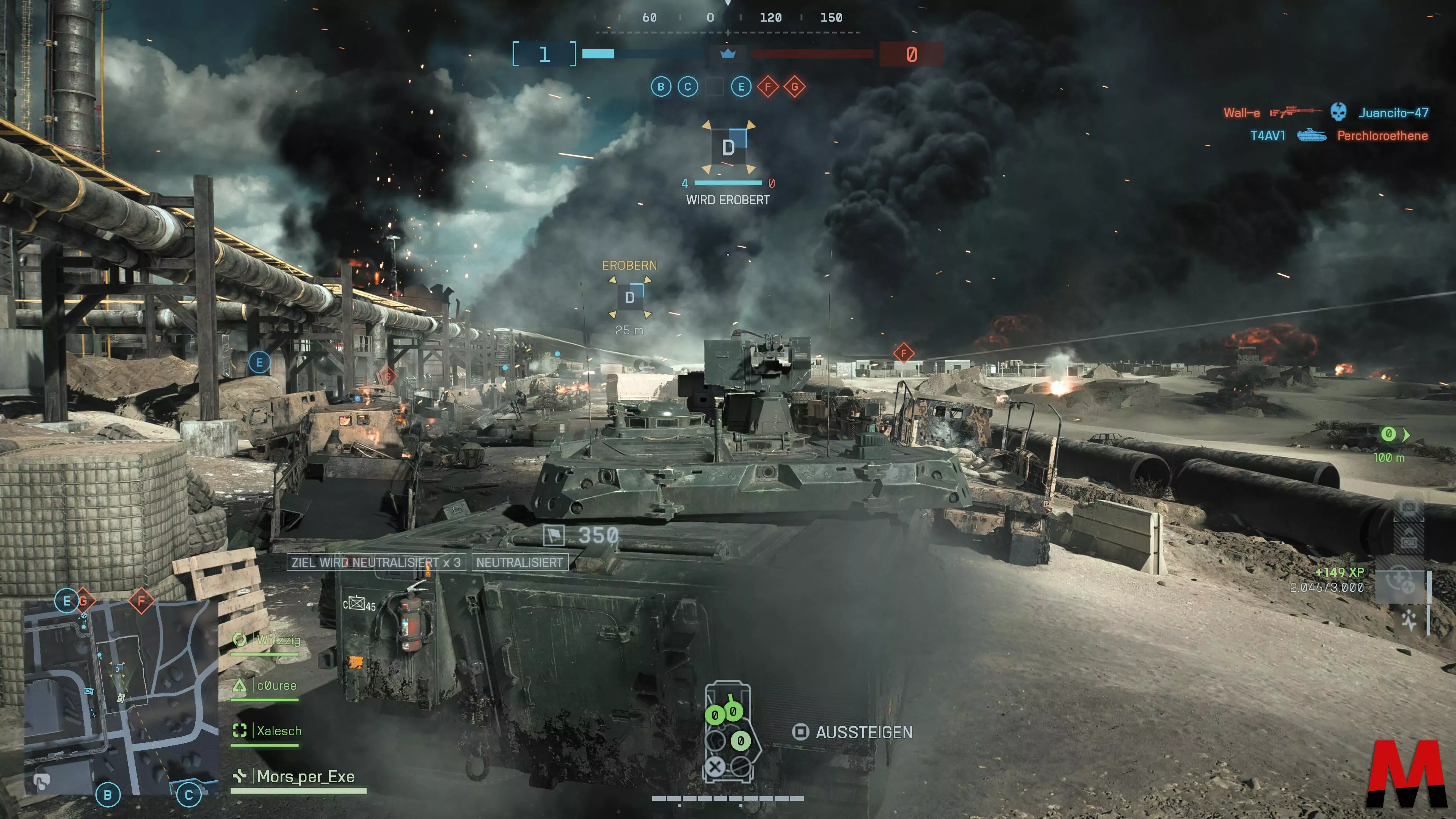Click the Wall-e kill feed entry
Screen dimensions: 1456x819
click(x=1326, y=113)
